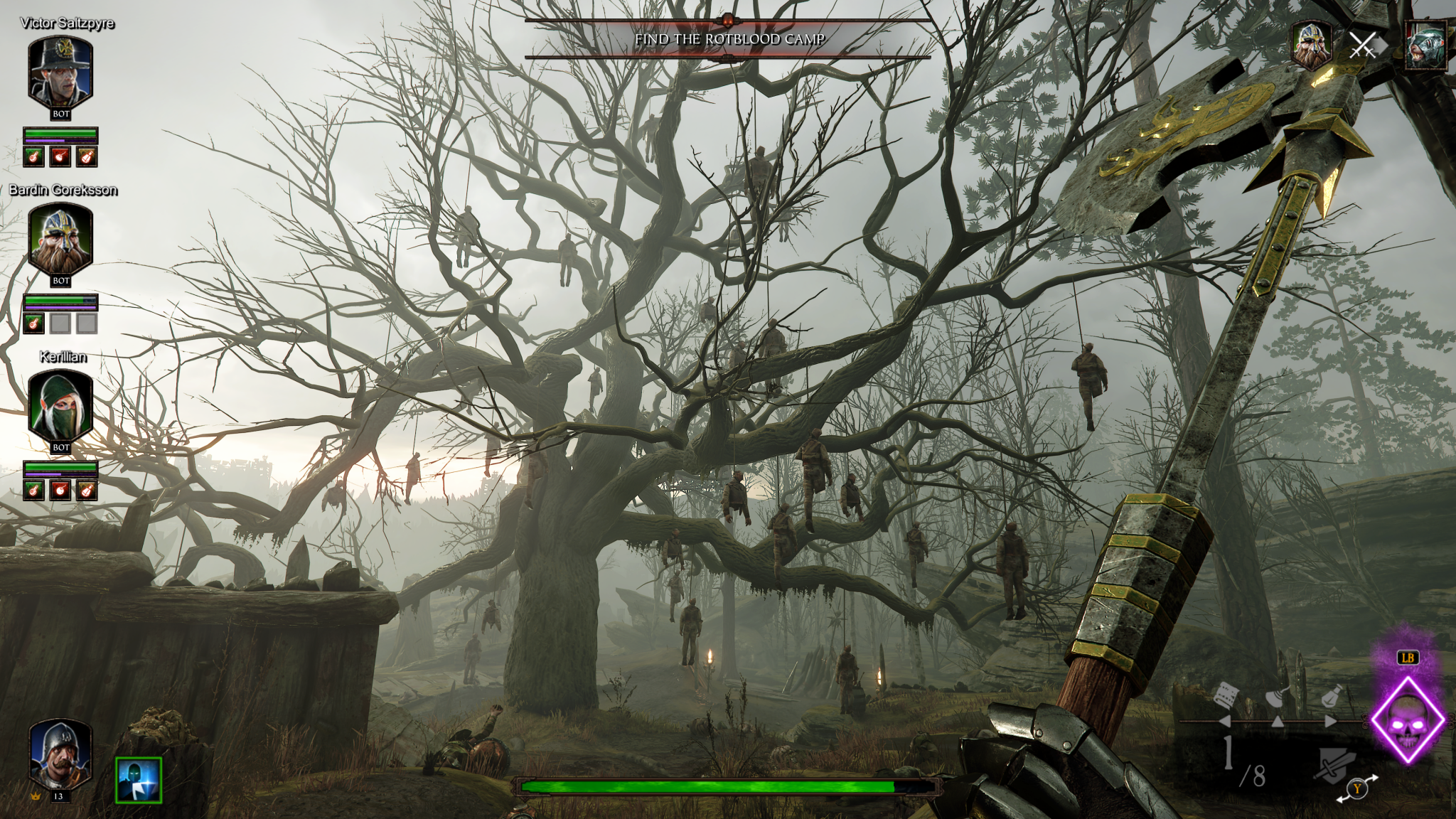Image resolution: width=1456 pixels, height=819 pixels.
Task: Select the tome item slot
Action: click(x=1226, y=695)
